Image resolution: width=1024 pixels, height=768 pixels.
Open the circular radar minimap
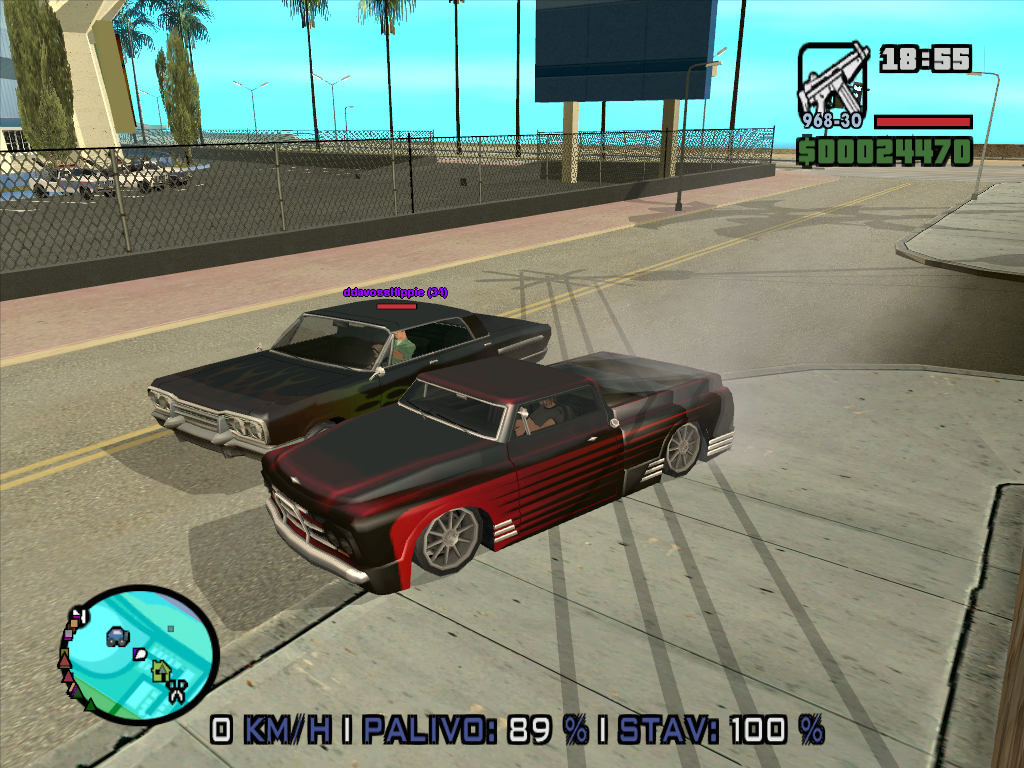[139, 655]
